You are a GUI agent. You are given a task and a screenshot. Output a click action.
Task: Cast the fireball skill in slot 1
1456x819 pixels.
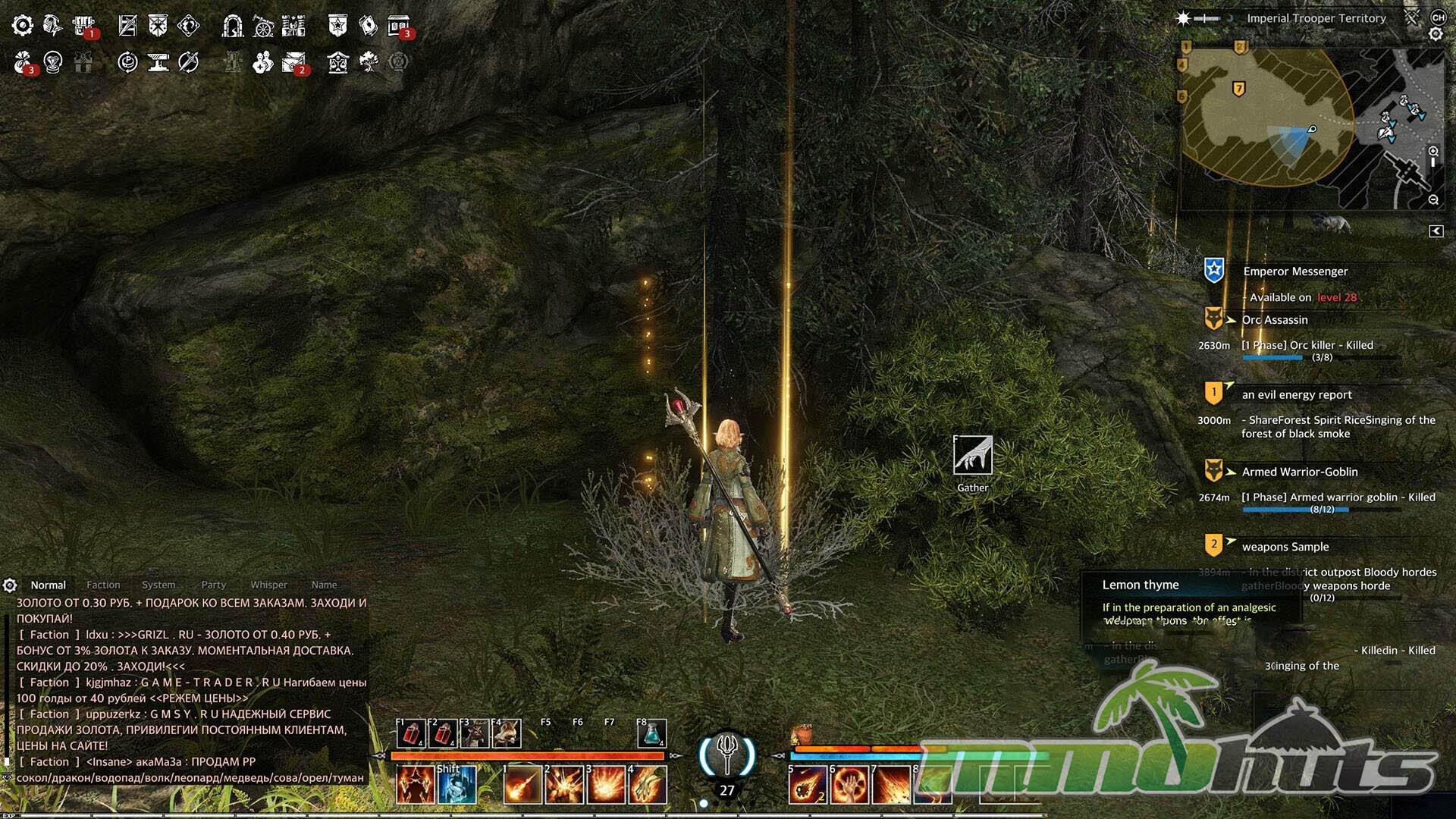522,784
